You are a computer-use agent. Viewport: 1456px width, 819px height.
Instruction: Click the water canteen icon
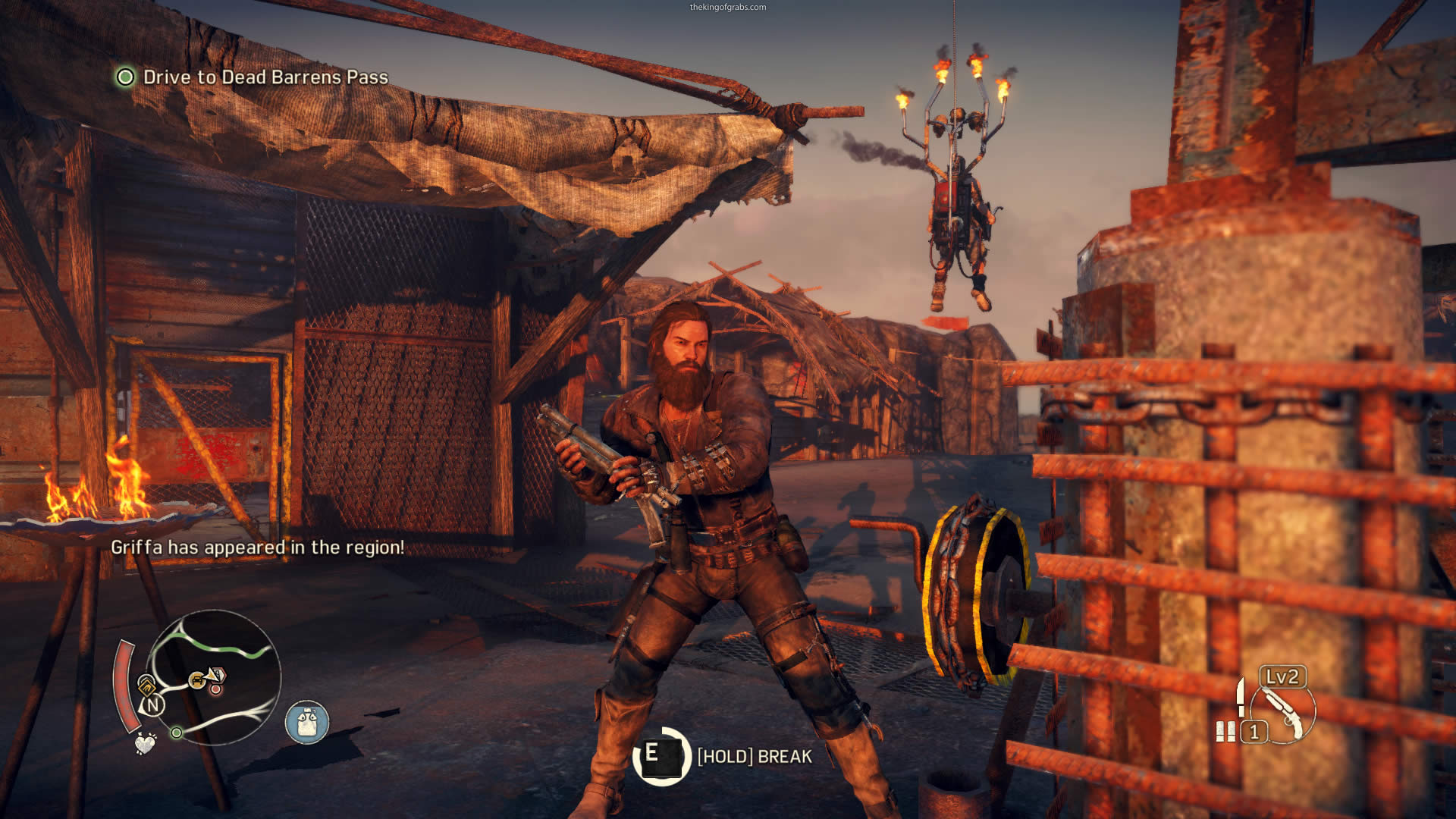(307, 722)
